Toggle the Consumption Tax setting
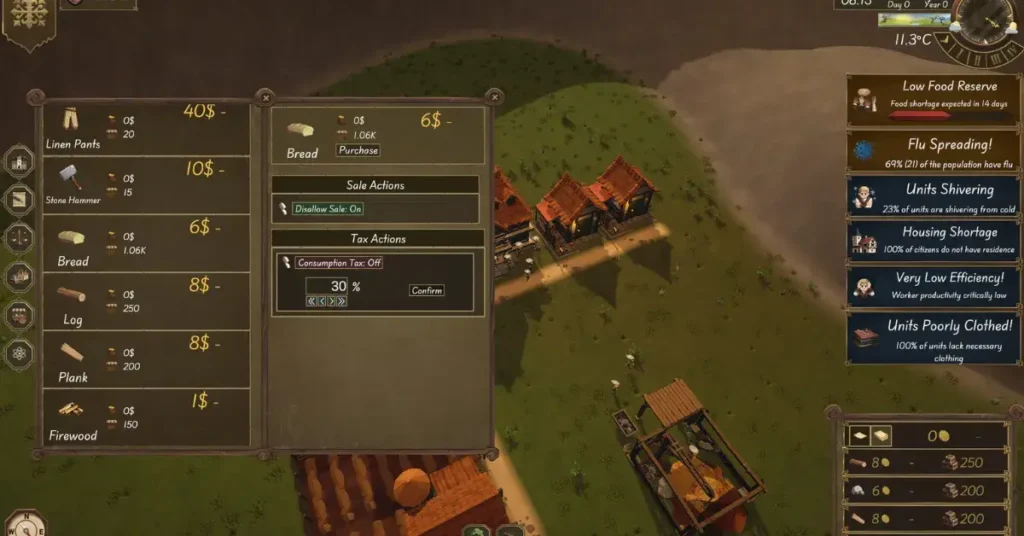Image resolution: width=1024 pixels, height=536 pixels. [x=339, y=263]
